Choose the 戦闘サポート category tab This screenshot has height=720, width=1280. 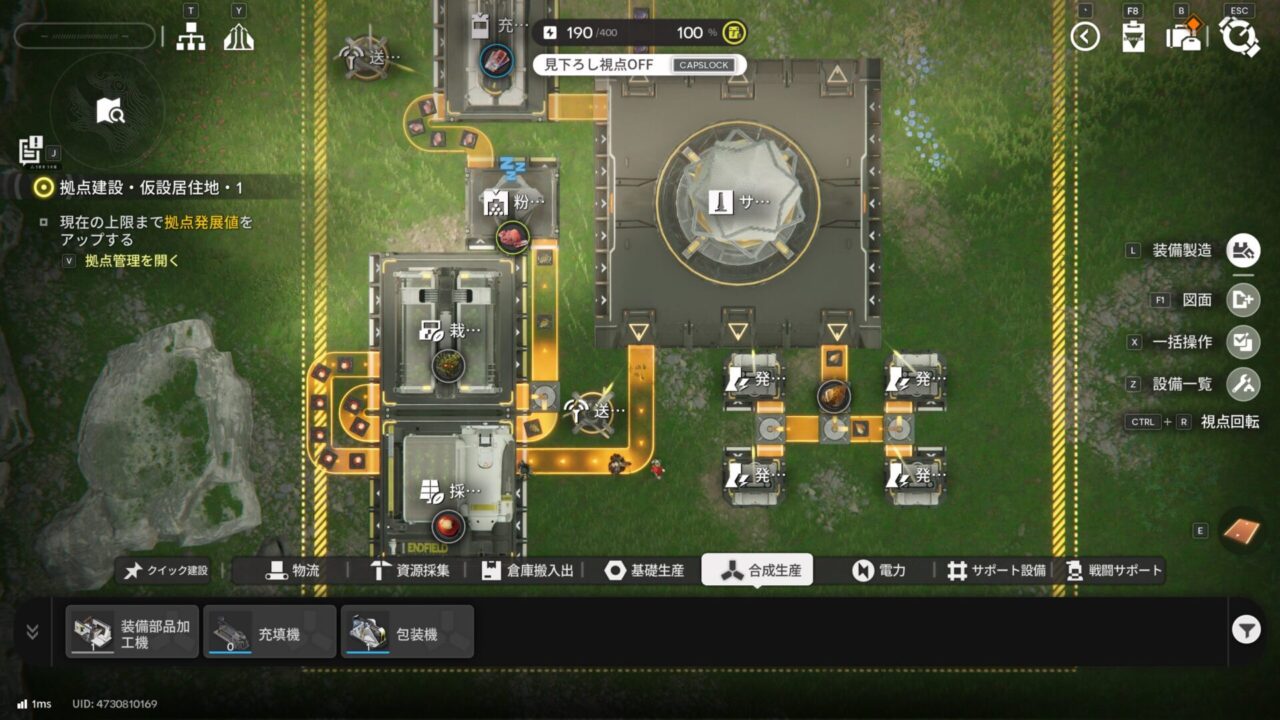pyautogui.click(x=1115, y=570)
